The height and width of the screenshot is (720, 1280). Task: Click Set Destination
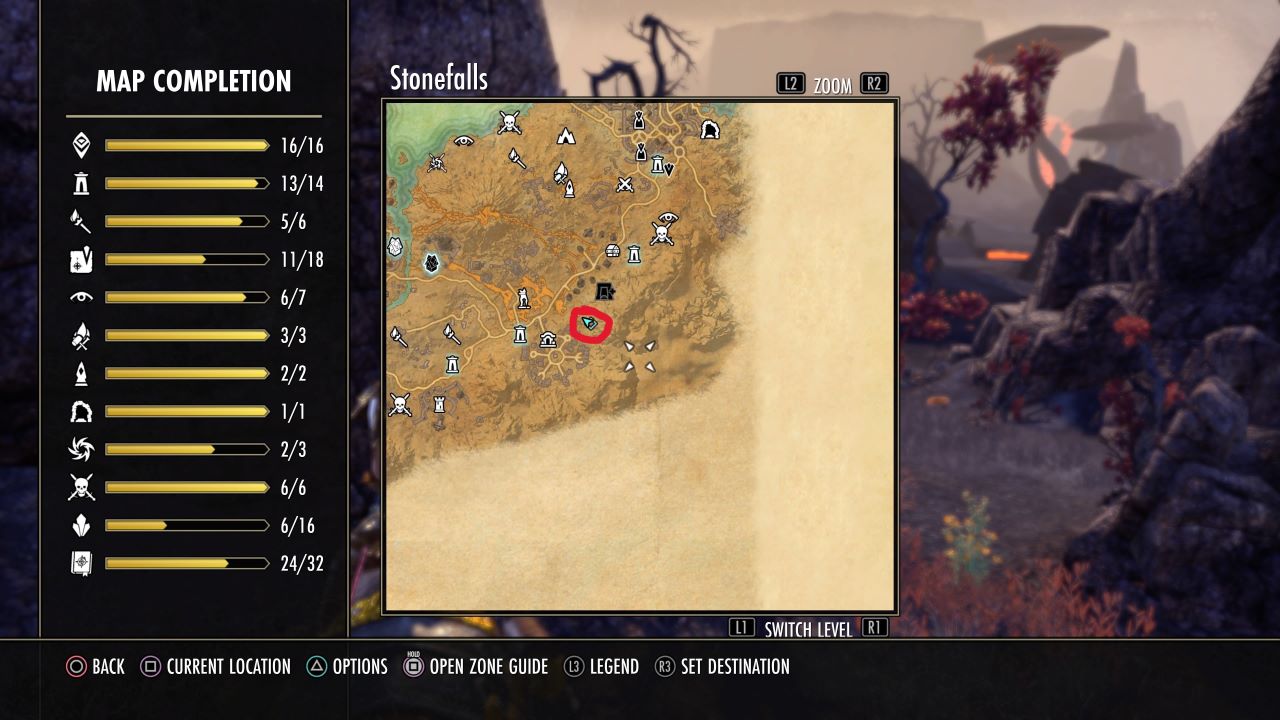pyautogui.click(x=733, y=666)
